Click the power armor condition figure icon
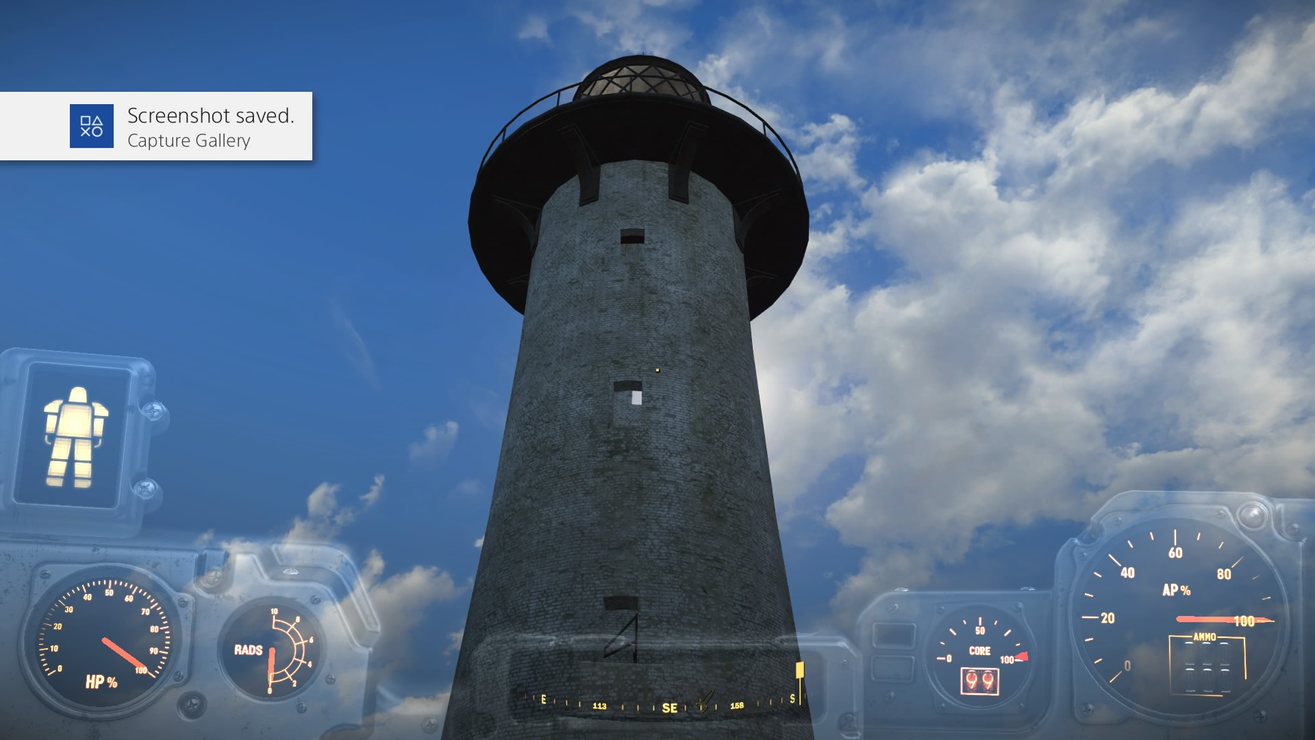The height and width of the screenshot is (740, 1315). [x=75, y=437]
